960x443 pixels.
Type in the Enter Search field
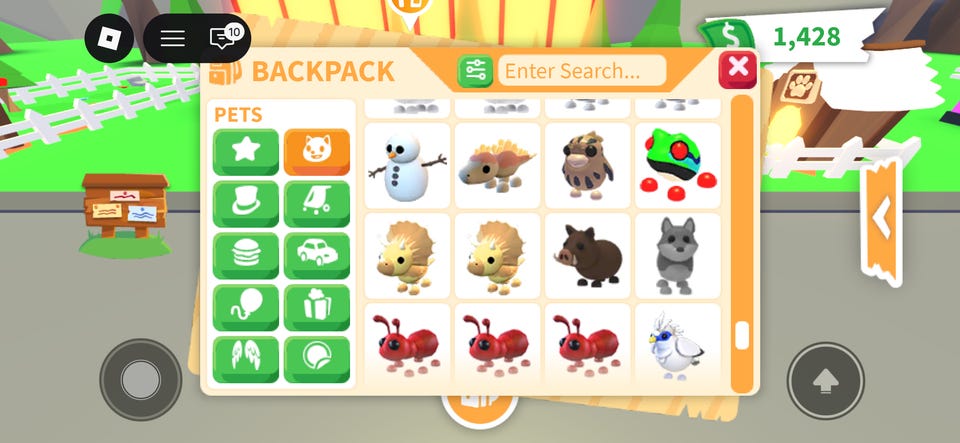point(582,71)
